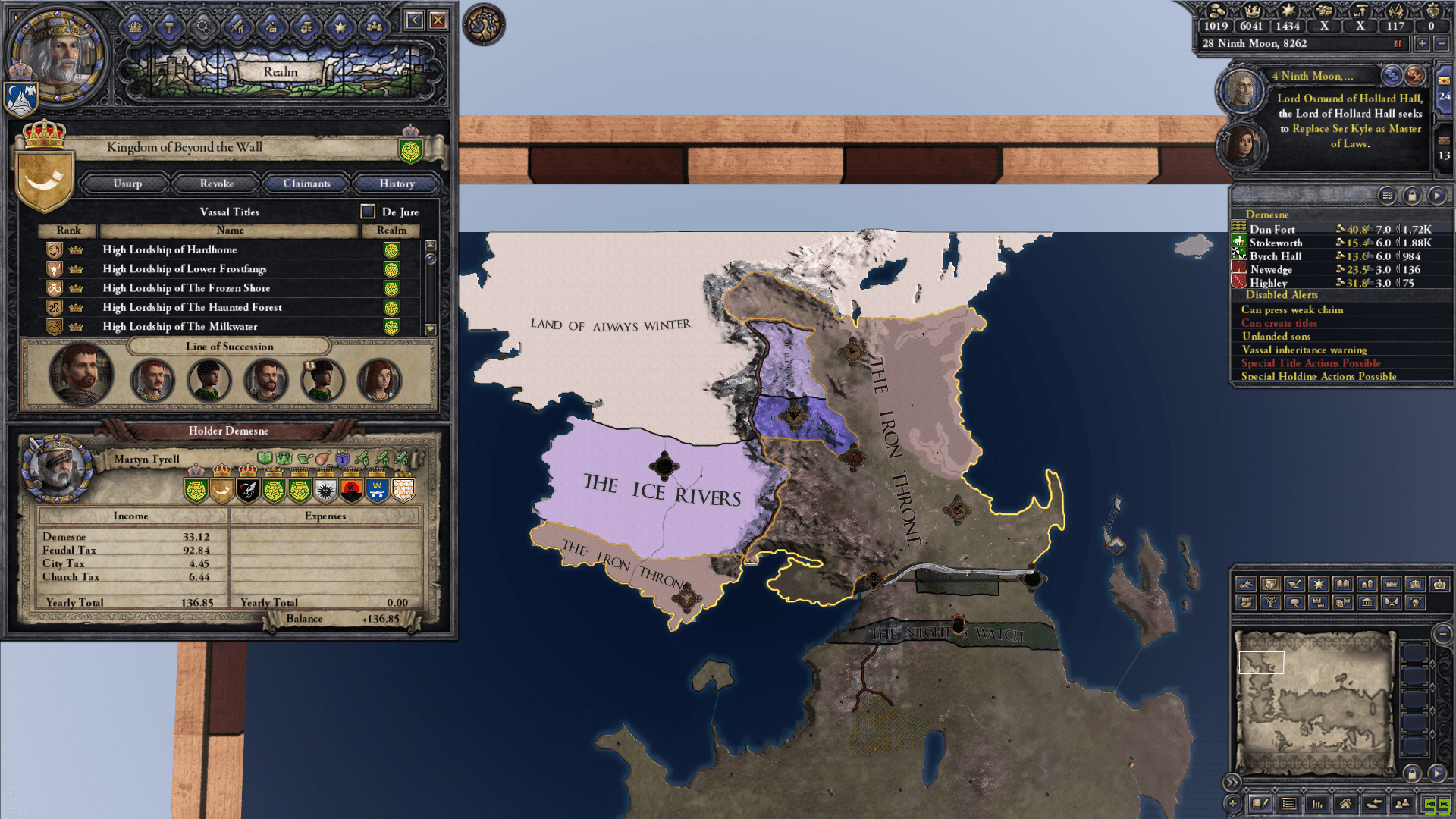Open the ledger list icon near bottom right

(x=1288, y=803)
